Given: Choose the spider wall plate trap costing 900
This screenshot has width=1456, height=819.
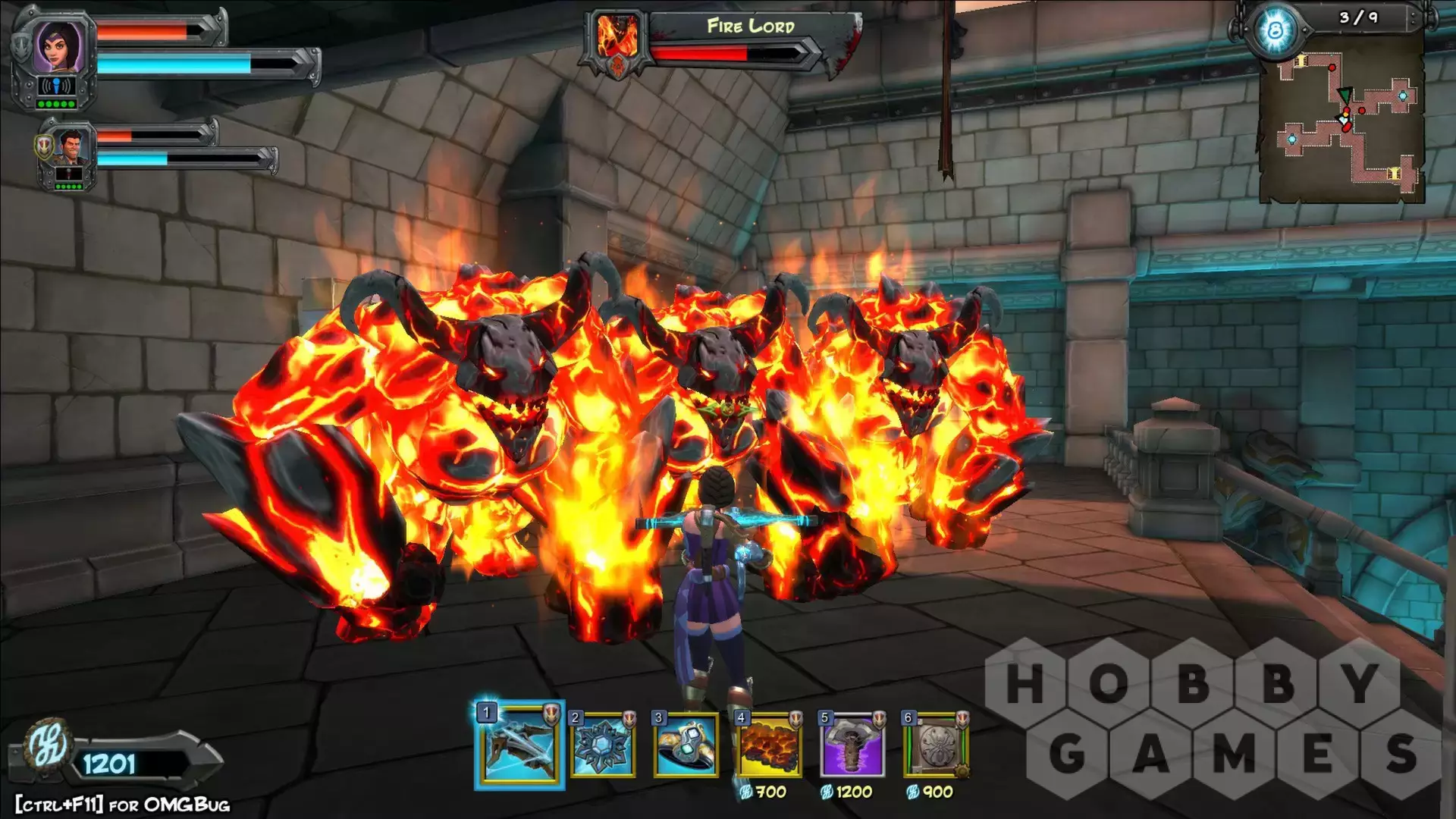Looking at the screenshot, I should (936, 746).
